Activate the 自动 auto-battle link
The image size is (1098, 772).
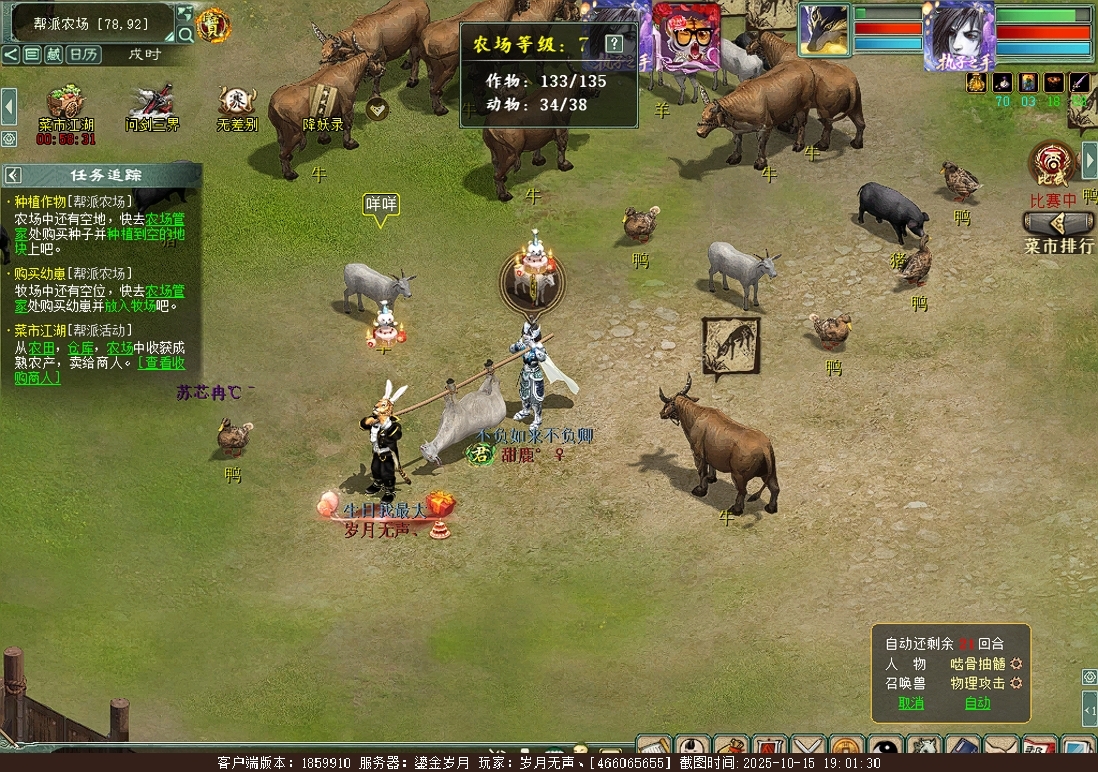[977, 703]
